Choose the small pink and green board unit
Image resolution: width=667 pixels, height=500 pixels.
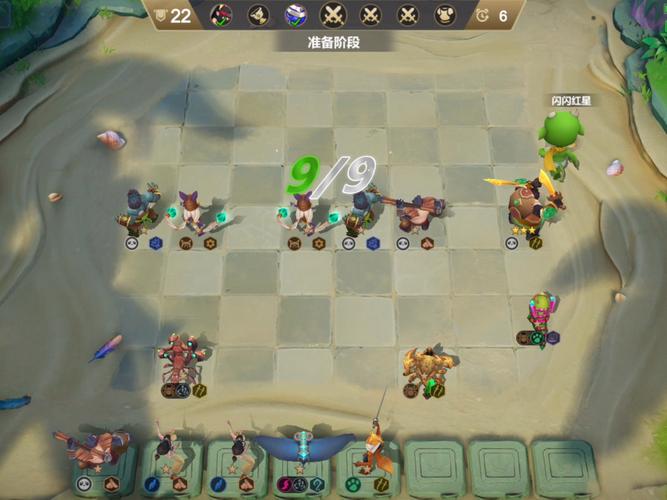tap(540, 311)
